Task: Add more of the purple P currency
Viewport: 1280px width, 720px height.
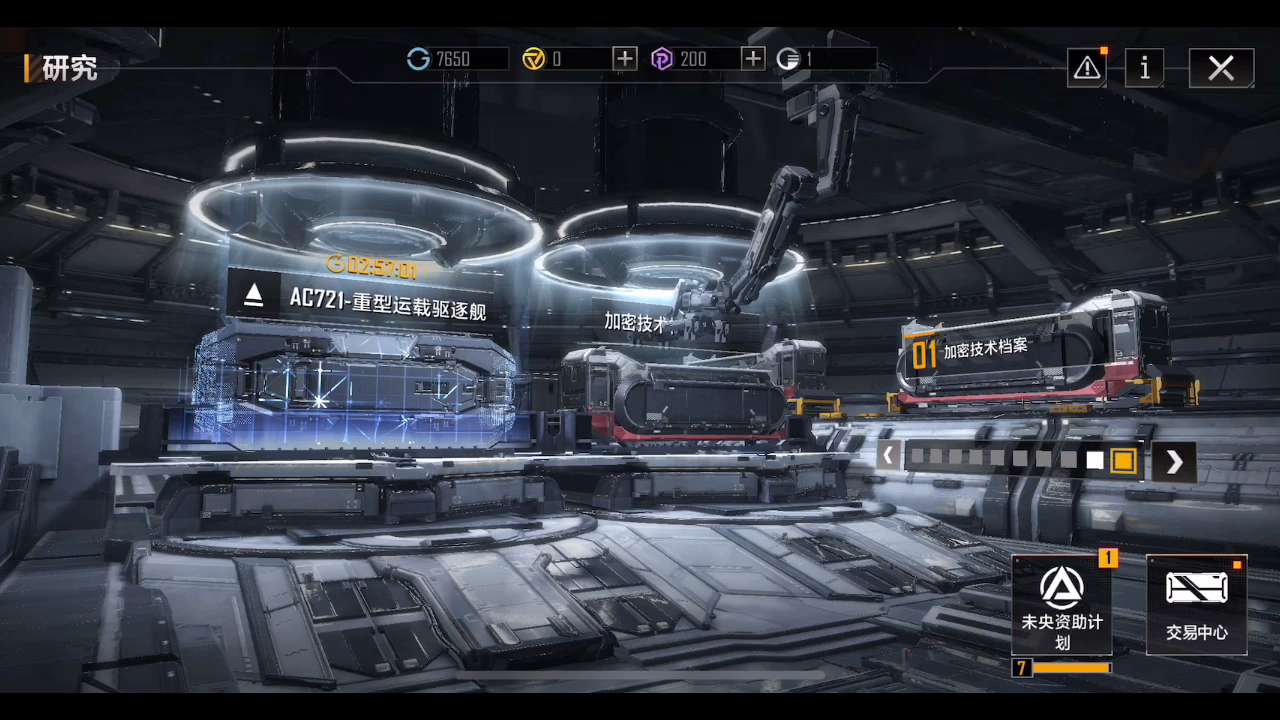Action: pyautogui.click(x=753, y=59)
